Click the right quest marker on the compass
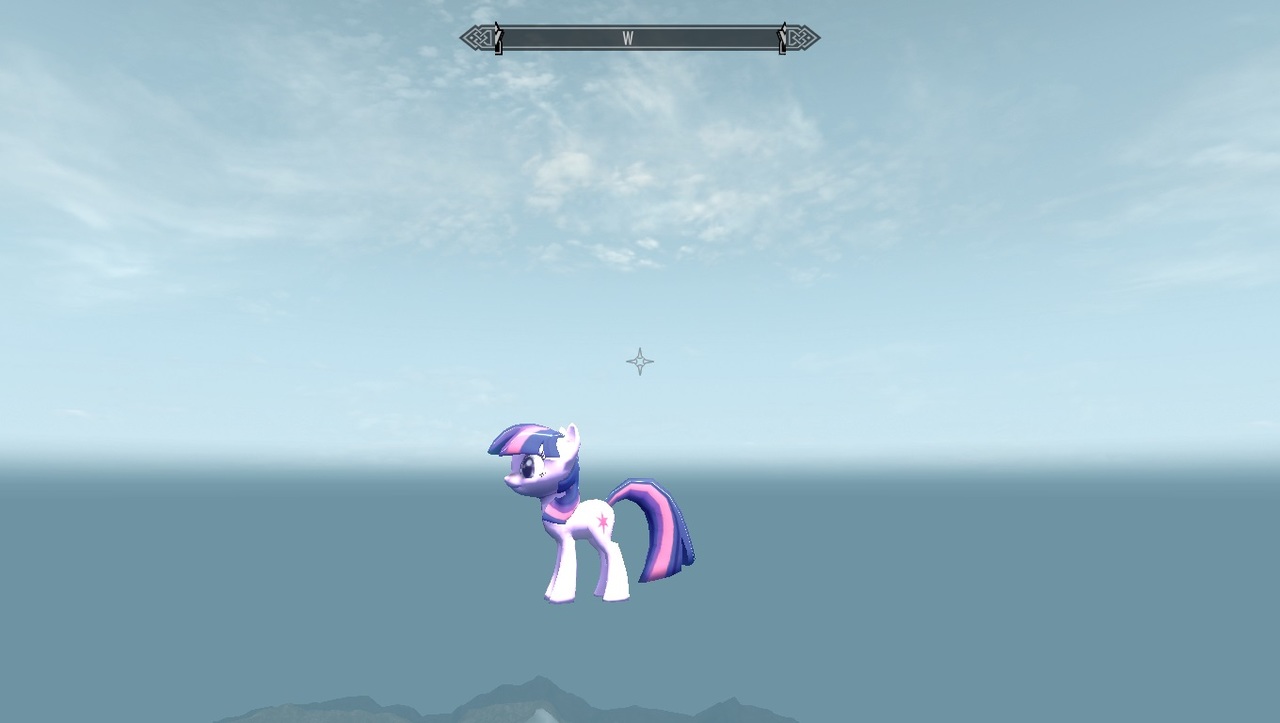 tap(783, 37)
